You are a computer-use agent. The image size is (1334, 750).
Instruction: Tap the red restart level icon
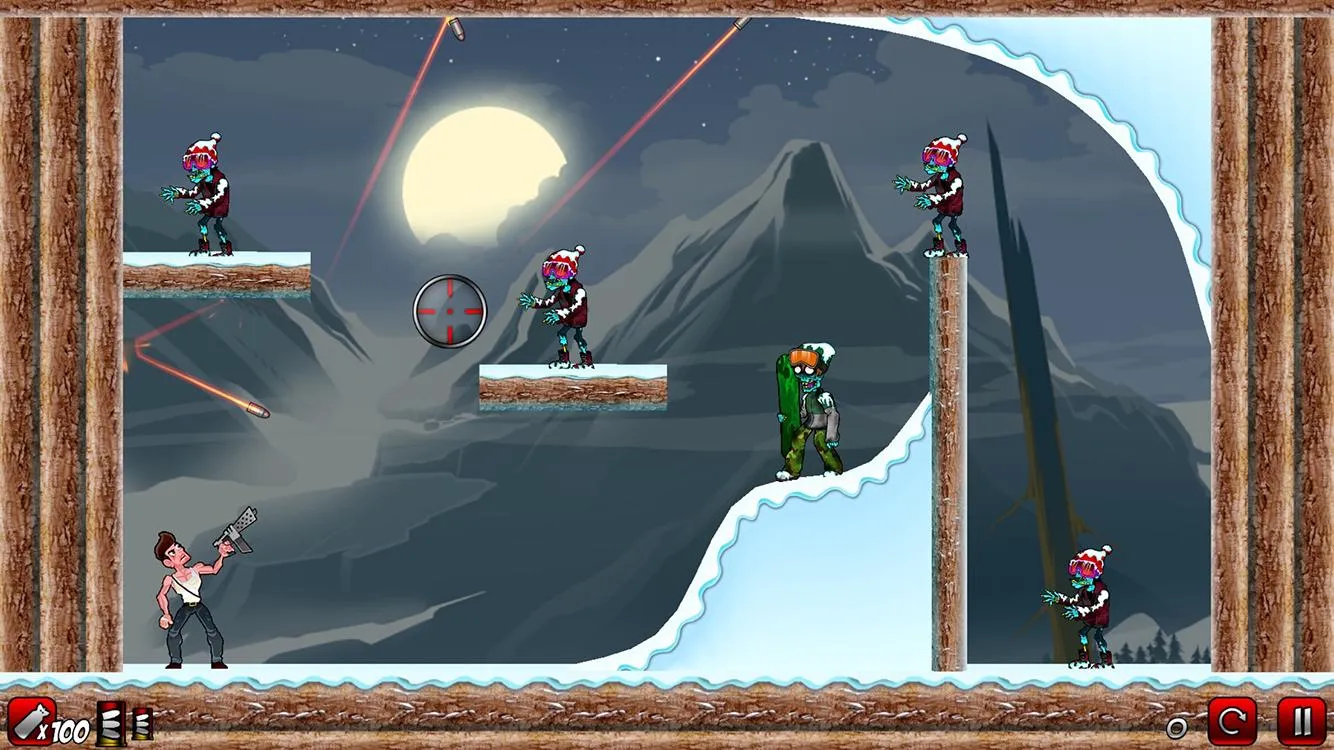(1233, 721)
